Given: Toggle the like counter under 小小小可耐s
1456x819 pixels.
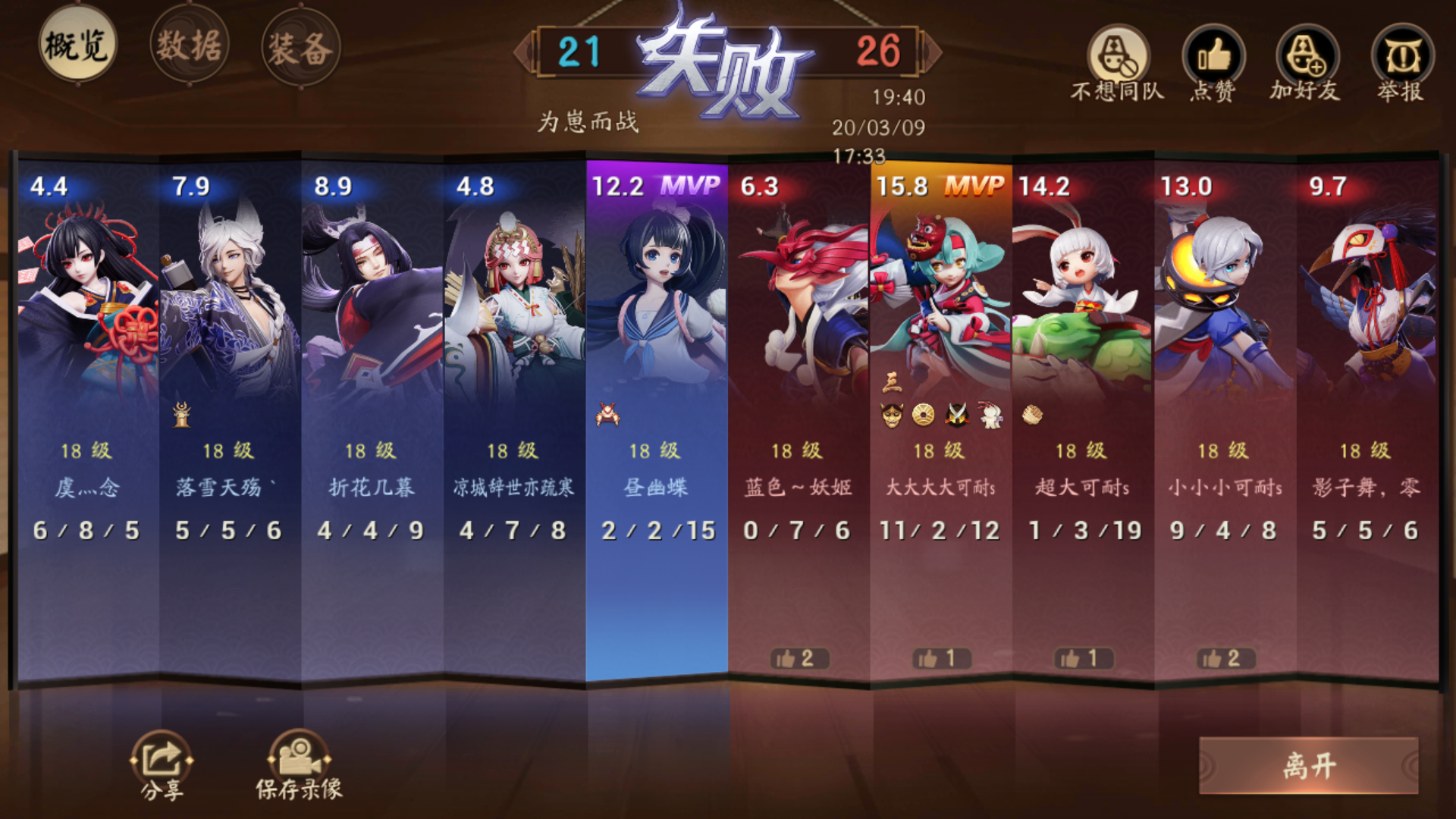Looking at the screenshot, I should pyautogui.click(x=1225, y=660).
